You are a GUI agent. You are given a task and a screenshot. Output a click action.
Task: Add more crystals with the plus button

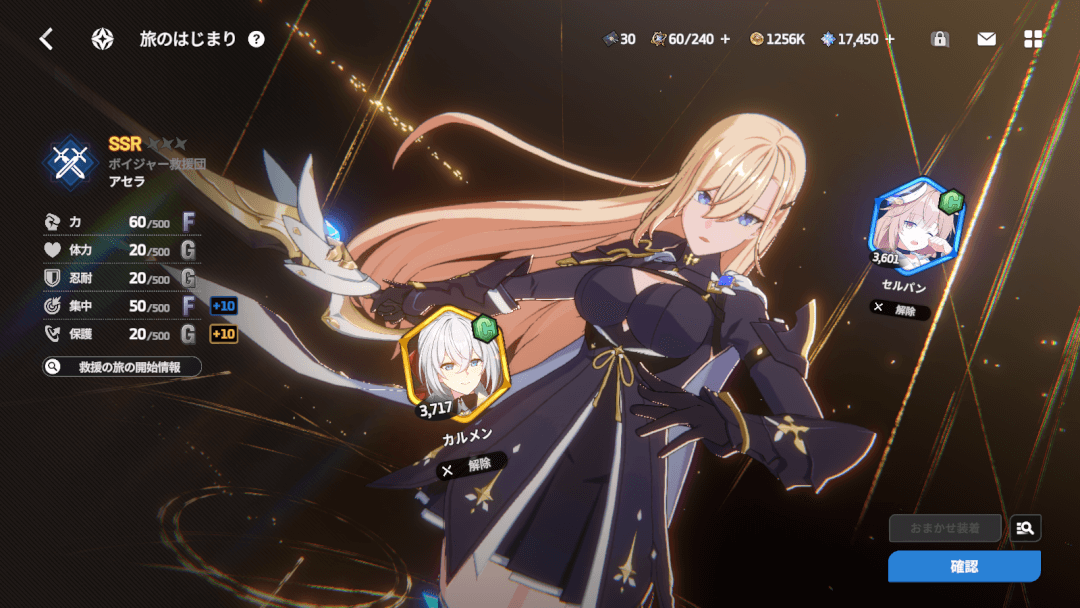tap(890, 39)
